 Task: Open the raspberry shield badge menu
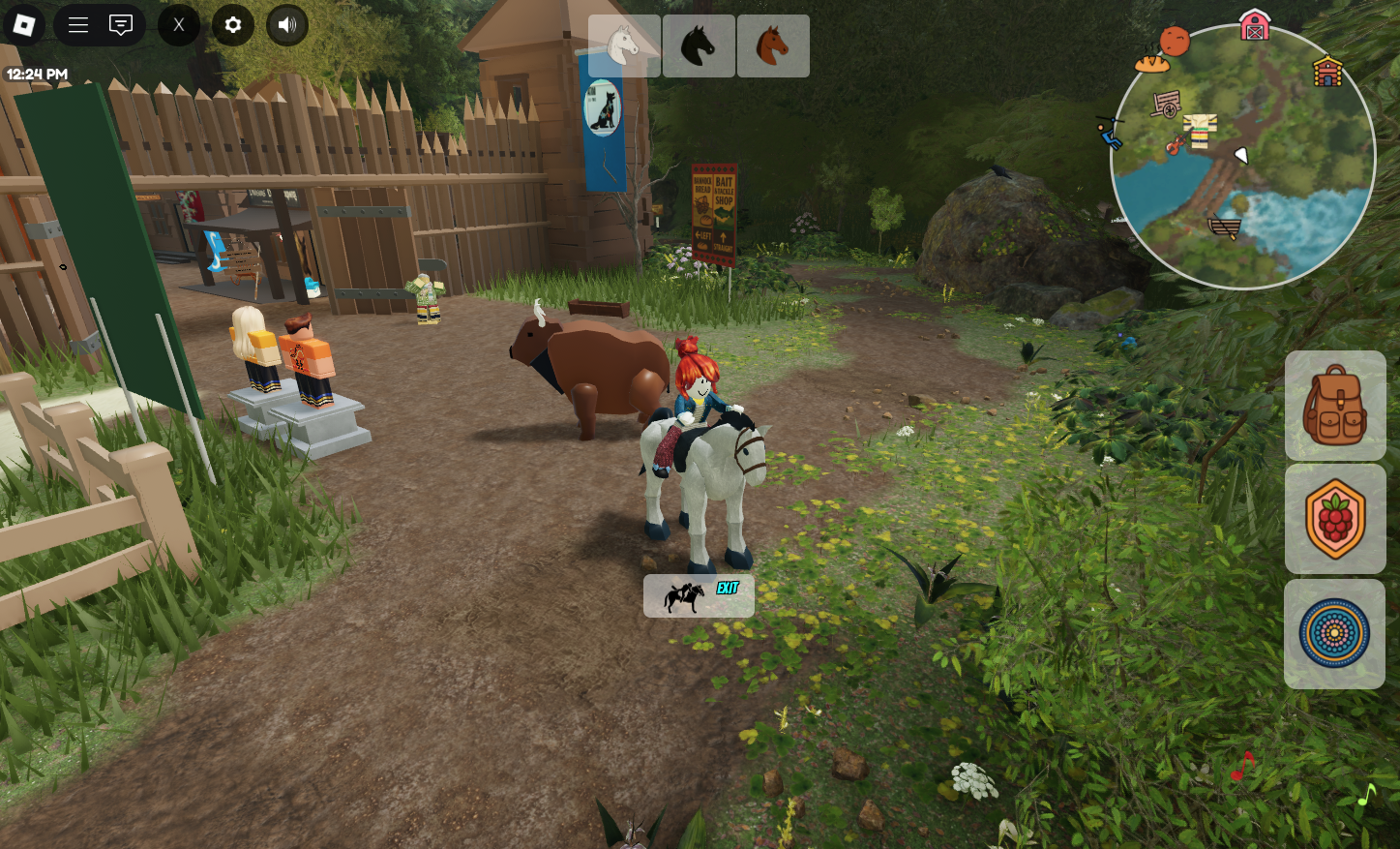click(x=1335, y=519)
